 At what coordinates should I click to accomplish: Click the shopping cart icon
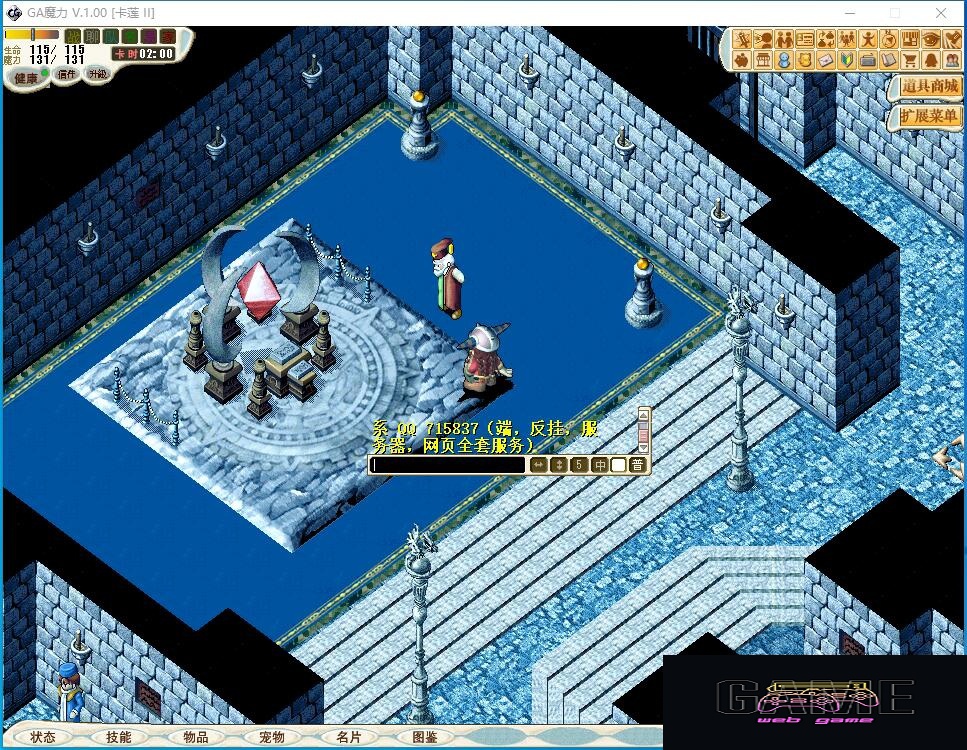[x=910, y=60]
